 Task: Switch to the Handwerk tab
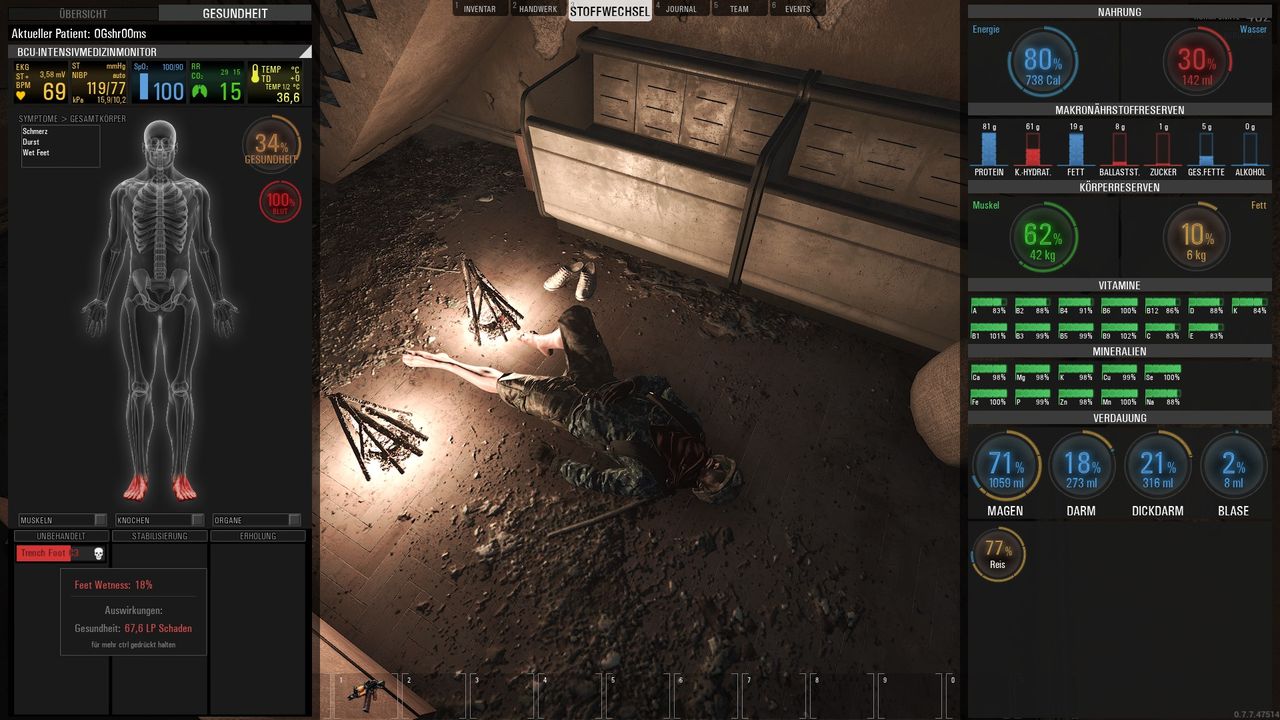(538, 9)
